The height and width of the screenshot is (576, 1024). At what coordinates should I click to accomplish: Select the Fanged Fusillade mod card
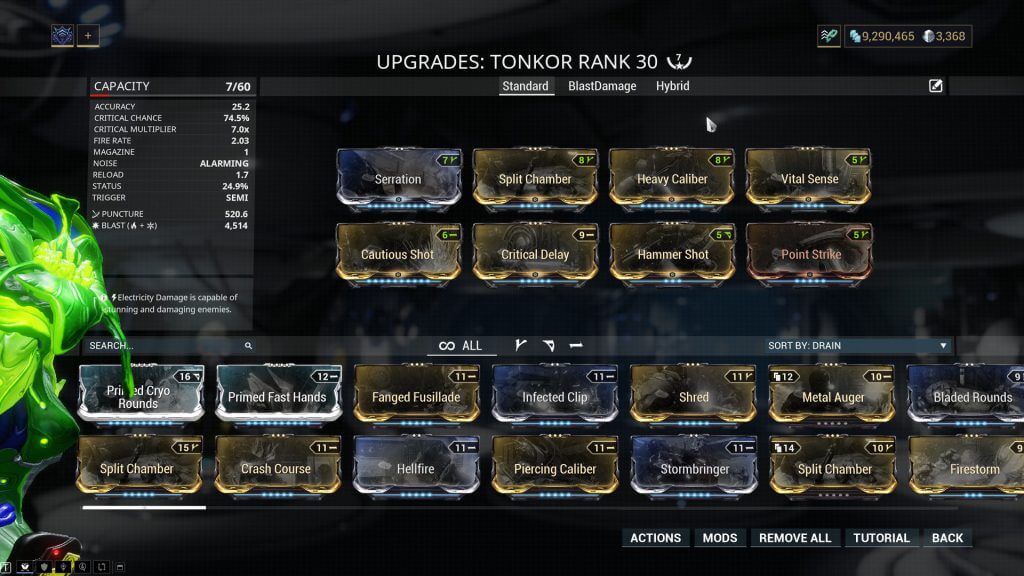coord(415,396)
